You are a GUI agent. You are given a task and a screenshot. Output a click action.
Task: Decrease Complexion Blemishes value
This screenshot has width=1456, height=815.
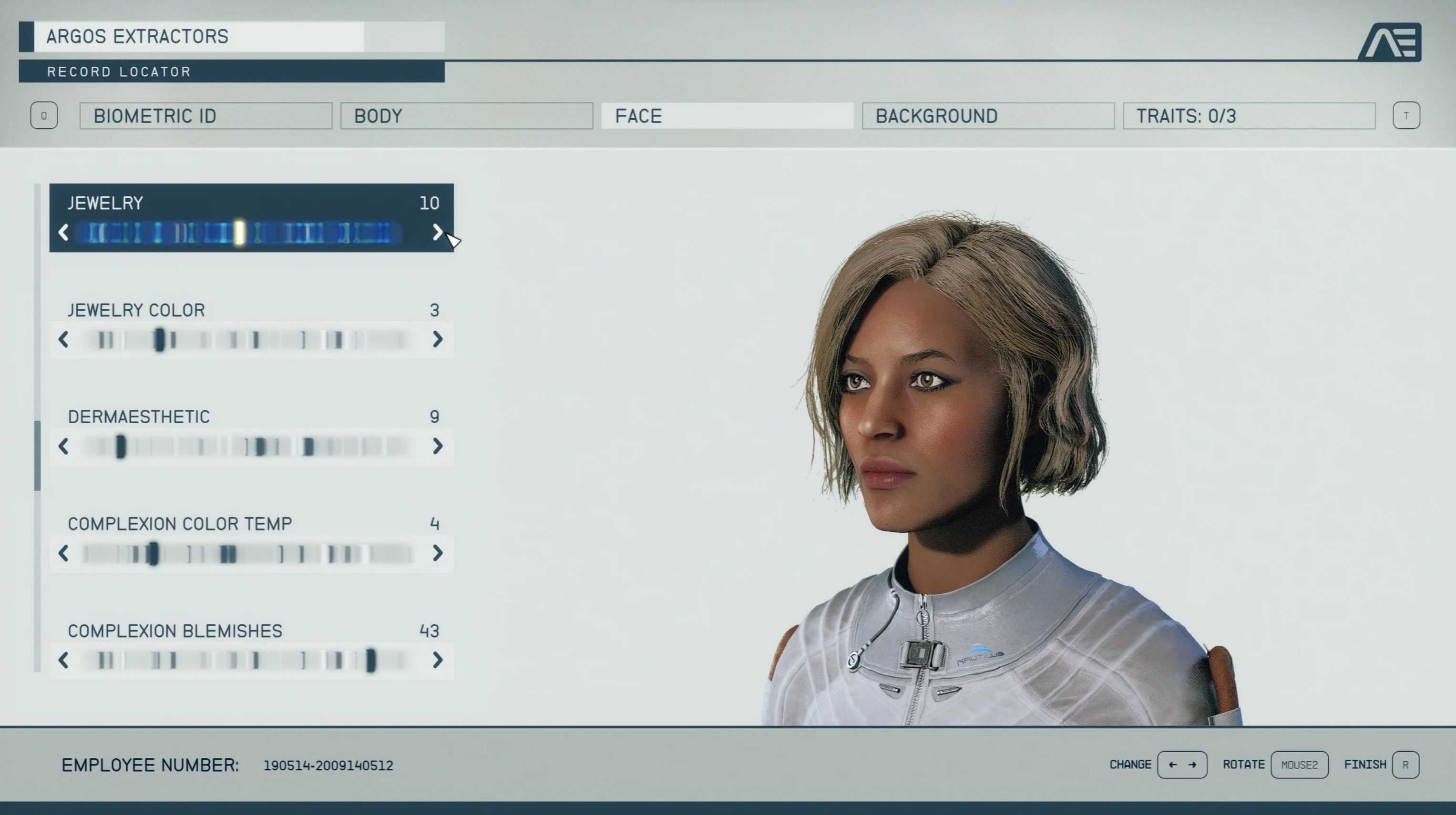click(63, 660)
